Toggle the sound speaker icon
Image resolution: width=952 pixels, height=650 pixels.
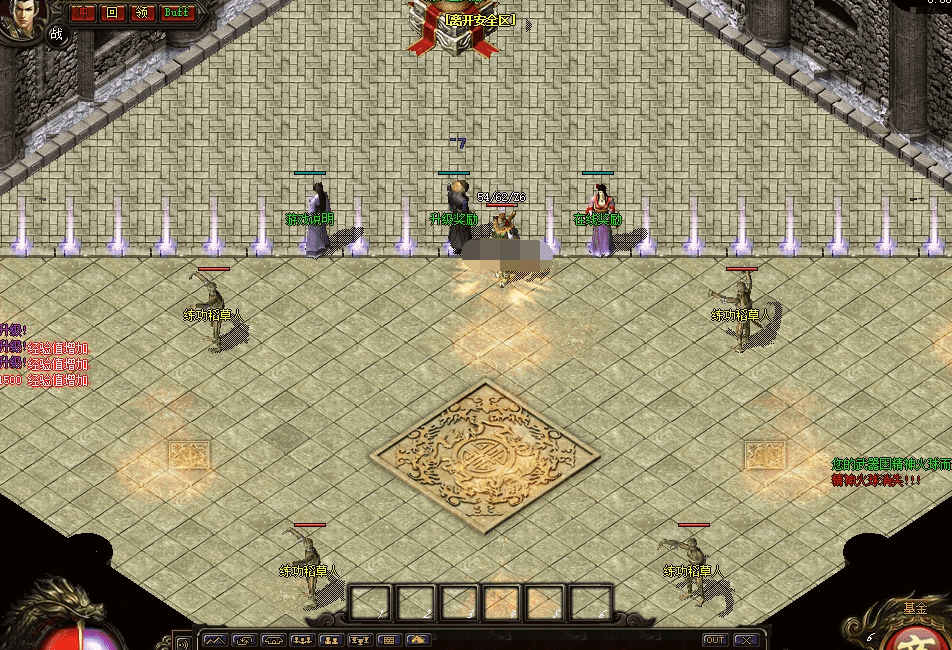click(x=183, y=640)
